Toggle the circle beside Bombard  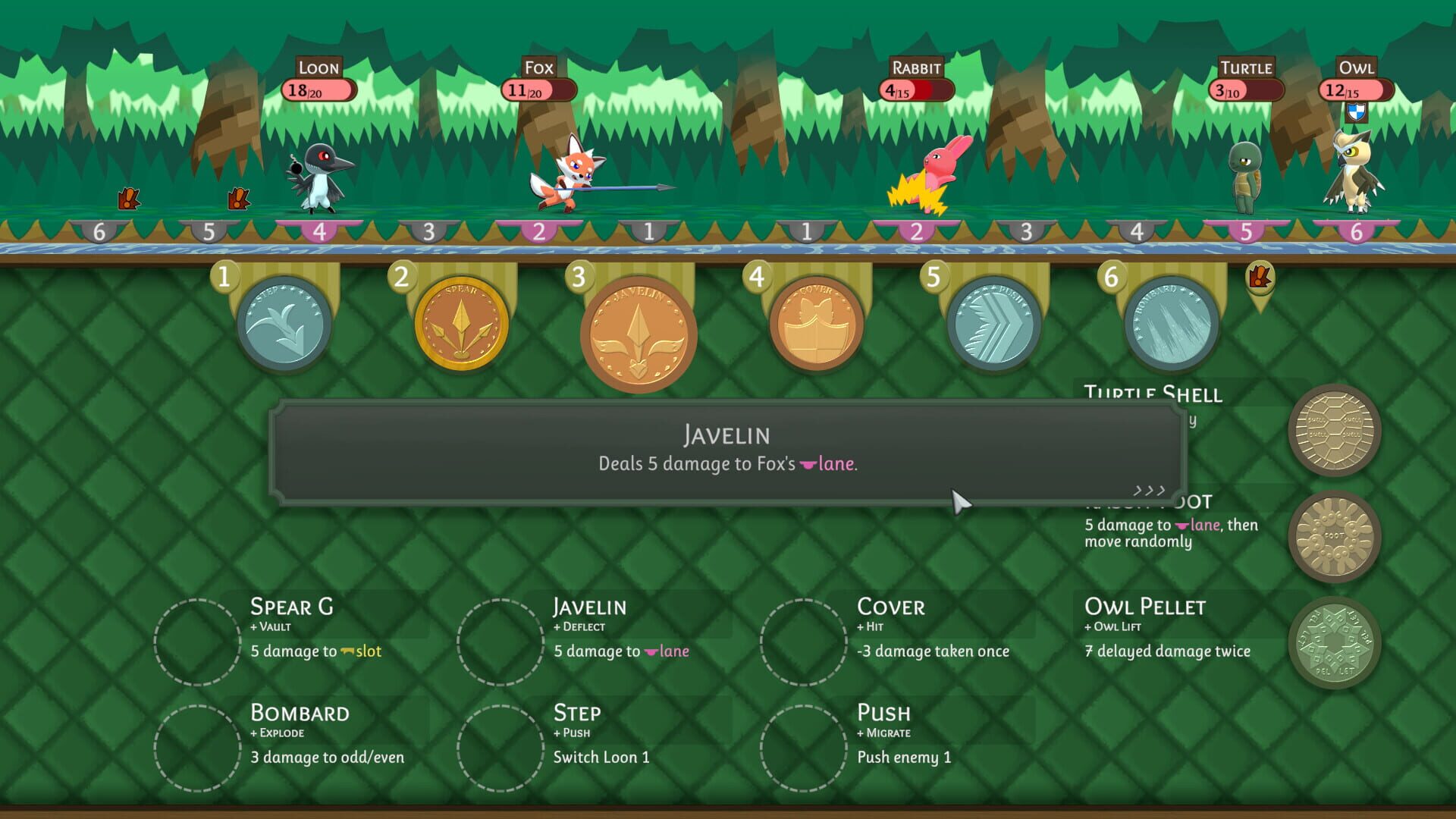[197, 745]
